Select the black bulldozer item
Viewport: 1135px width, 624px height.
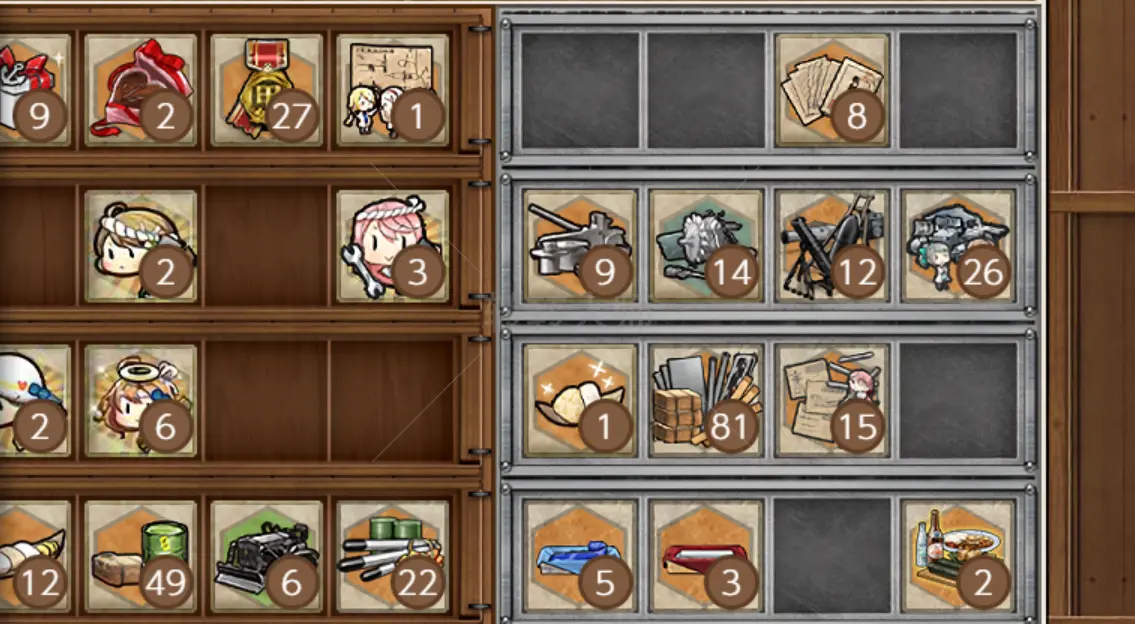pos(266,556)
